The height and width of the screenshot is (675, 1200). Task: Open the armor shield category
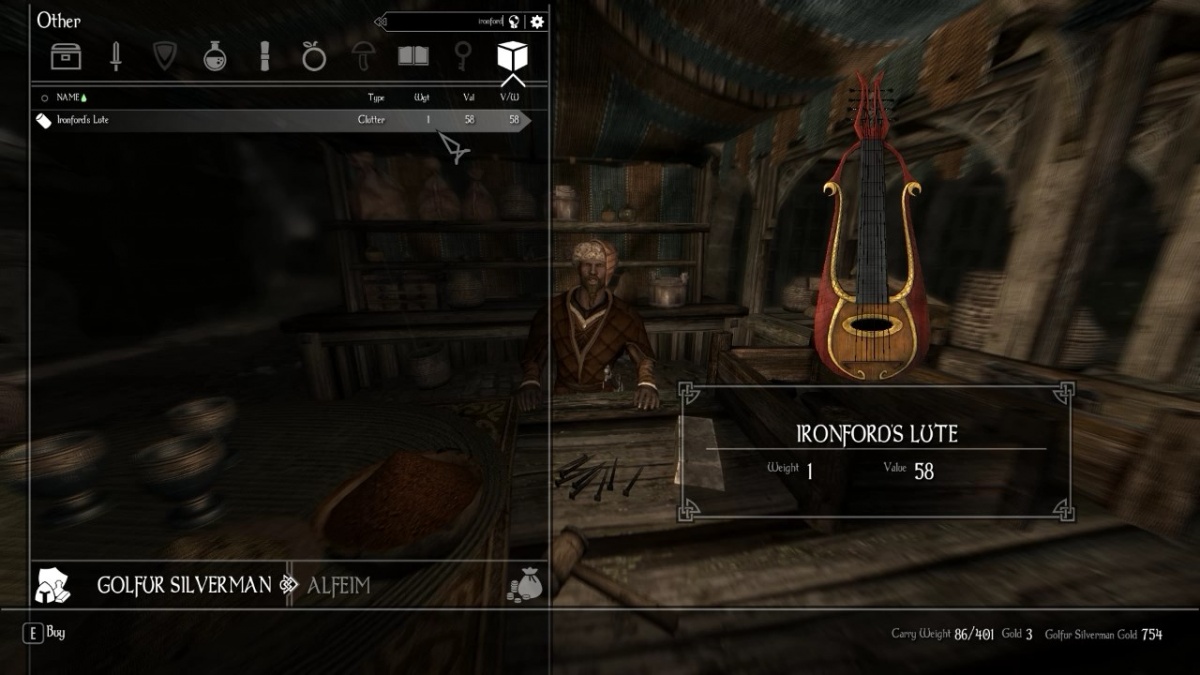[165, 56]
